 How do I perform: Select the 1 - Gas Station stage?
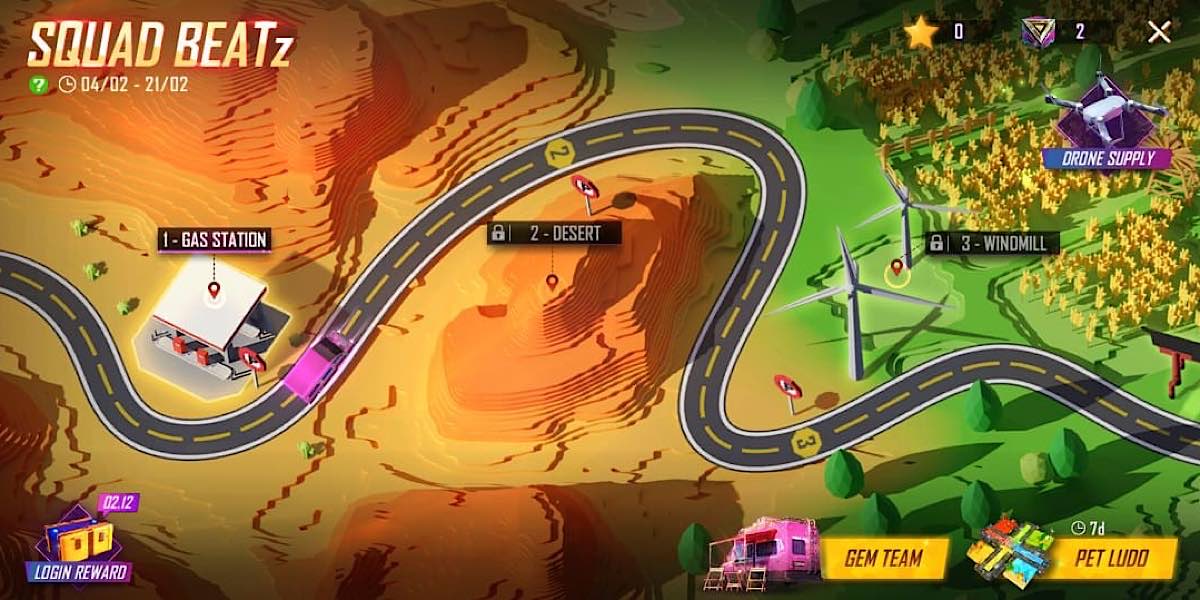click(x=214, y=240)
